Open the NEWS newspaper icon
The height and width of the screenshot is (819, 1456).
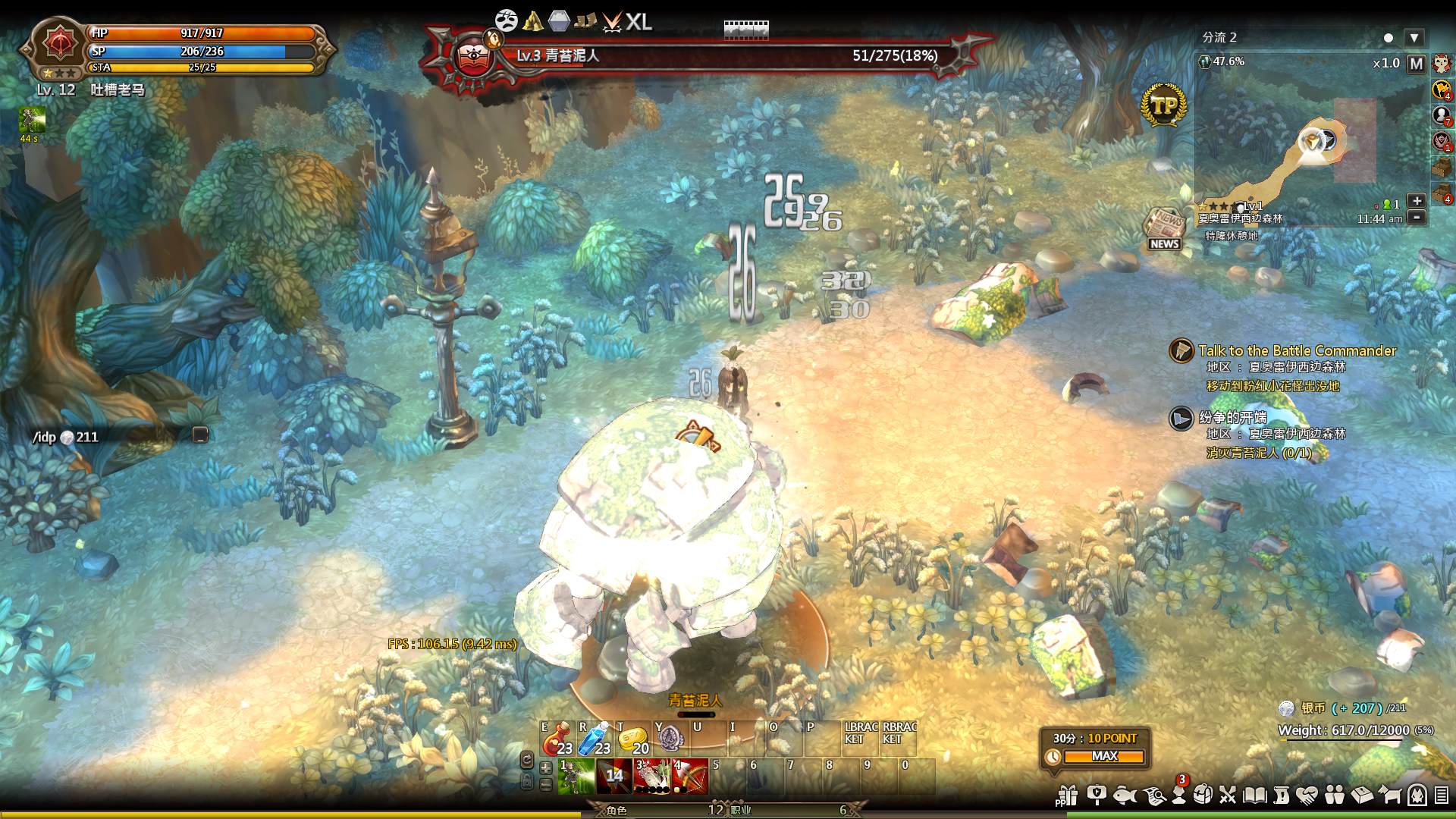(1164, 229)
